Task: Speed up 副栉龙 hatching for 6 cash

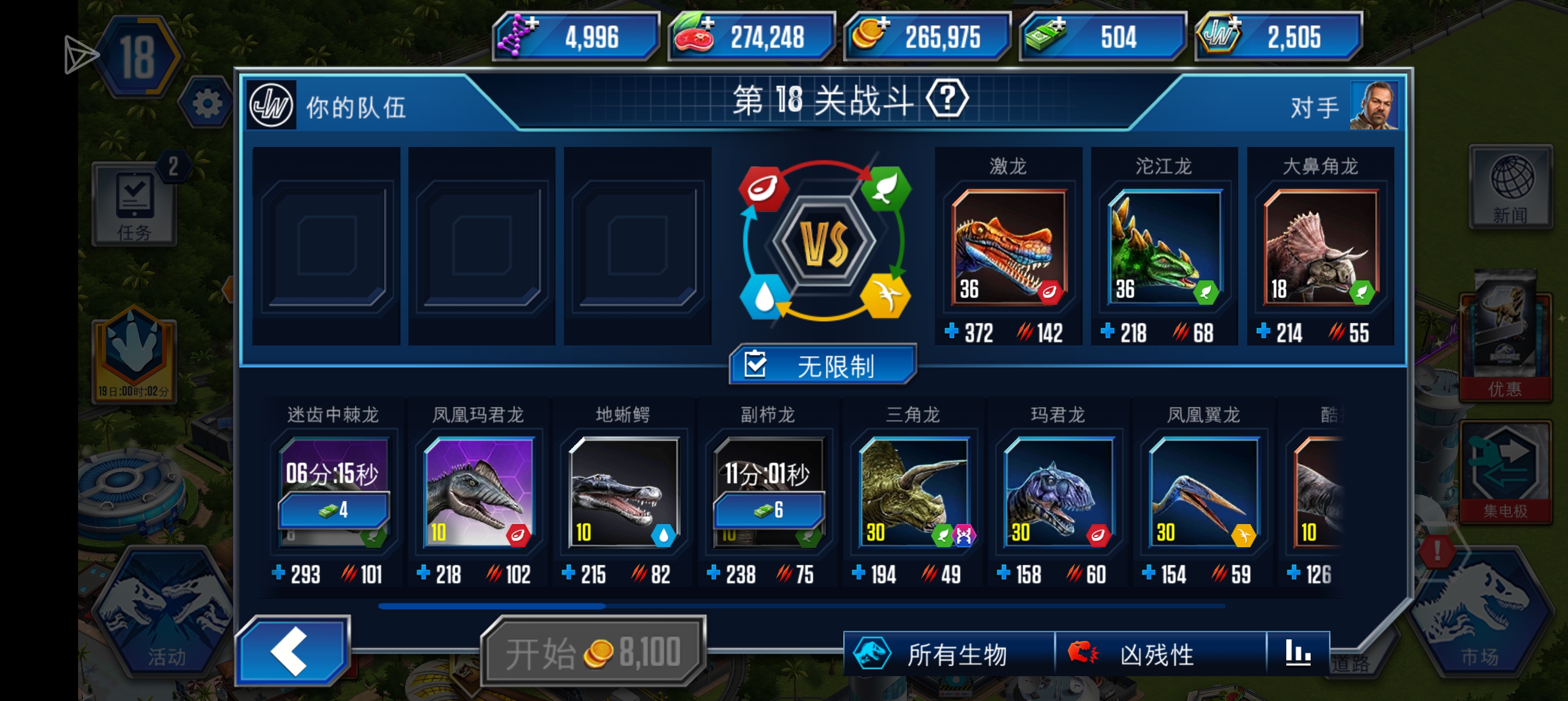Action: coord(769,510)
